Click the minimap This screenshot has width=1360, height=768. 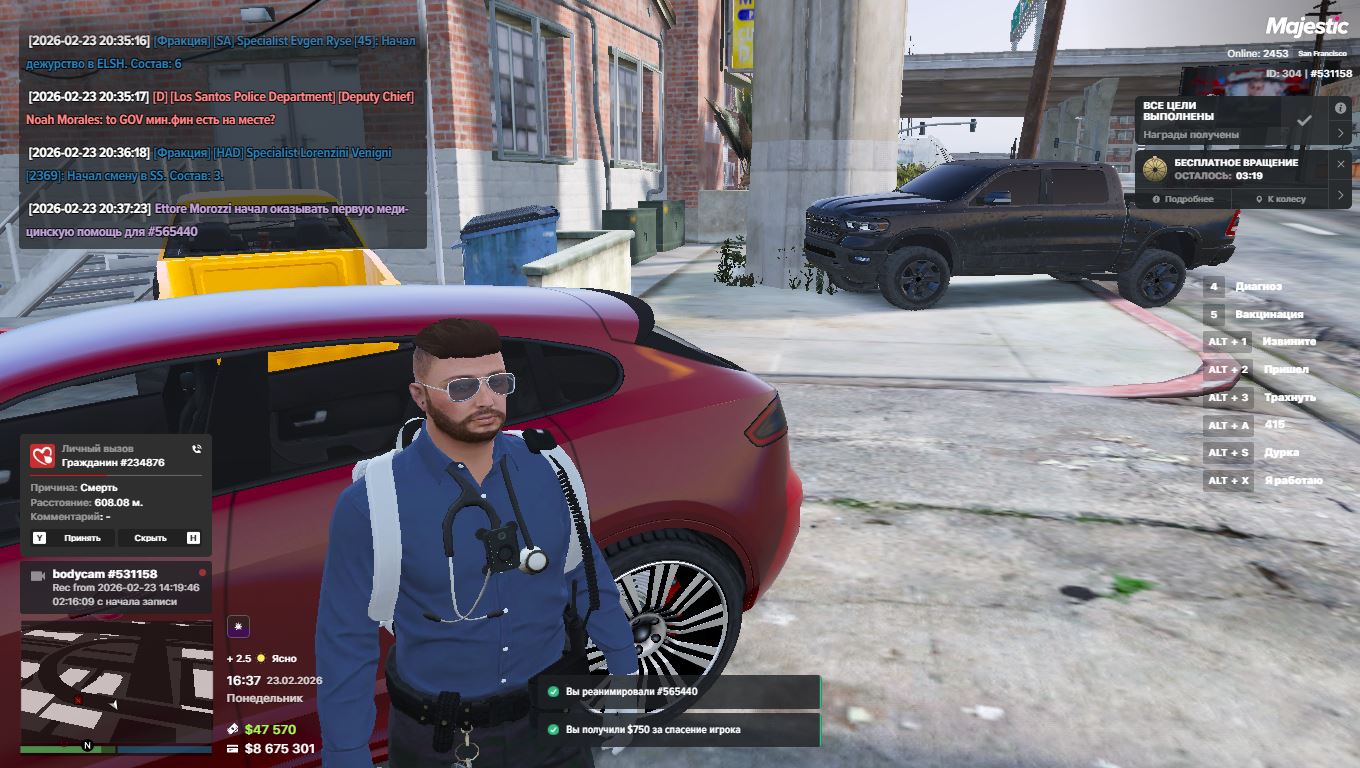coord(116,681)
